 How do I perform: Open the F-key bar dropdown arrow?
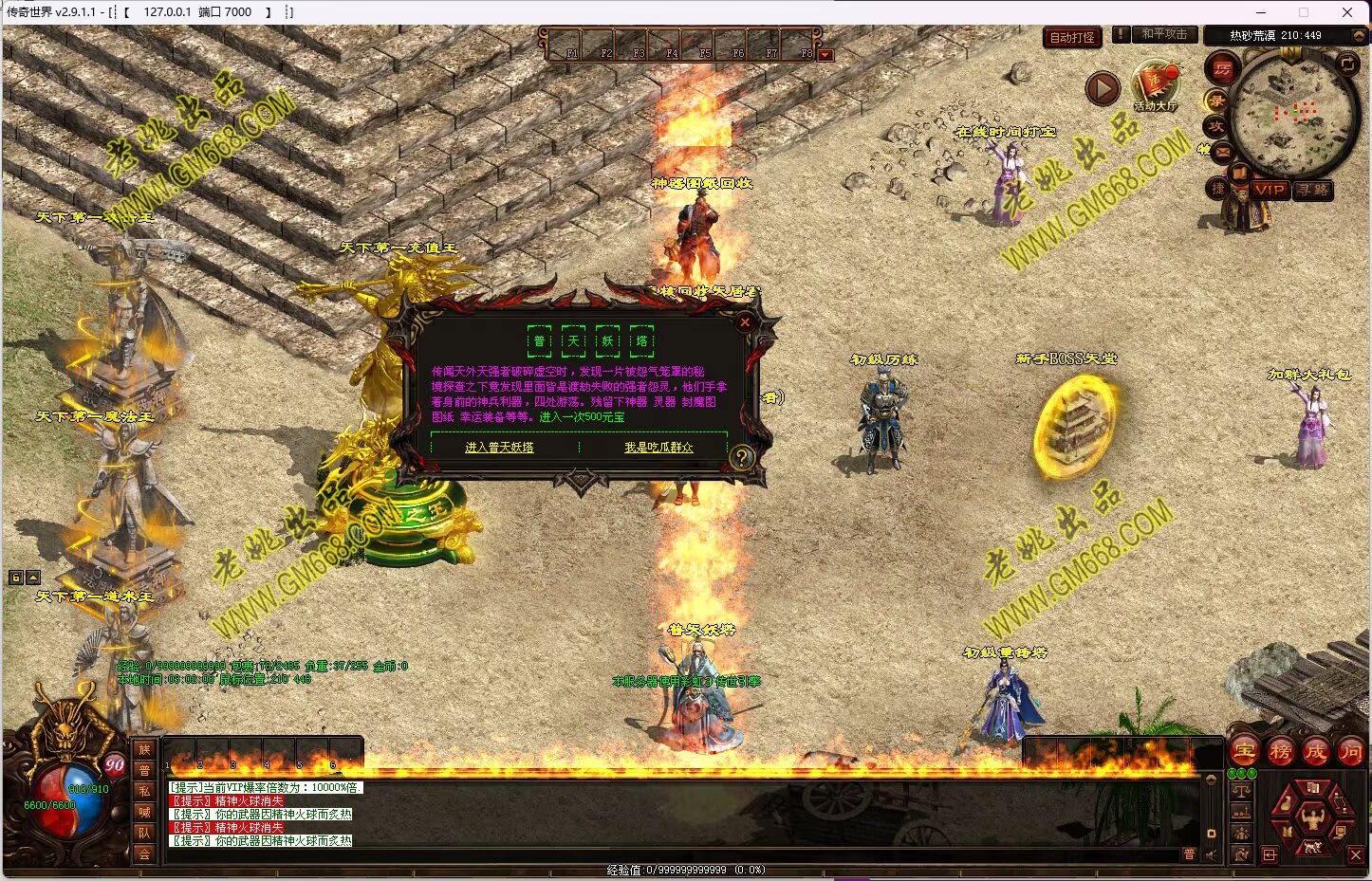825,55
